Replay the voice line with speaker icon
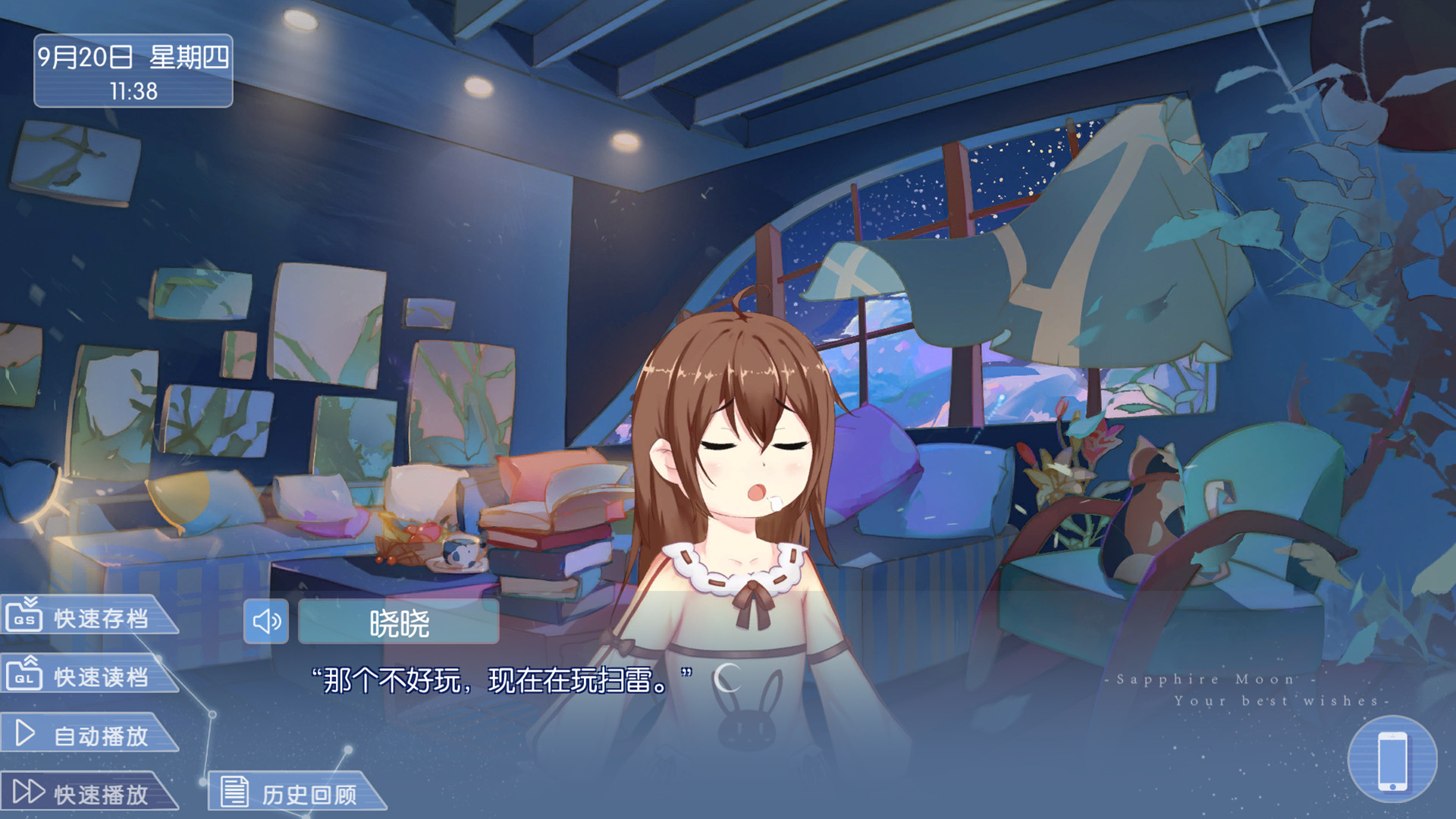 (265, 622)
